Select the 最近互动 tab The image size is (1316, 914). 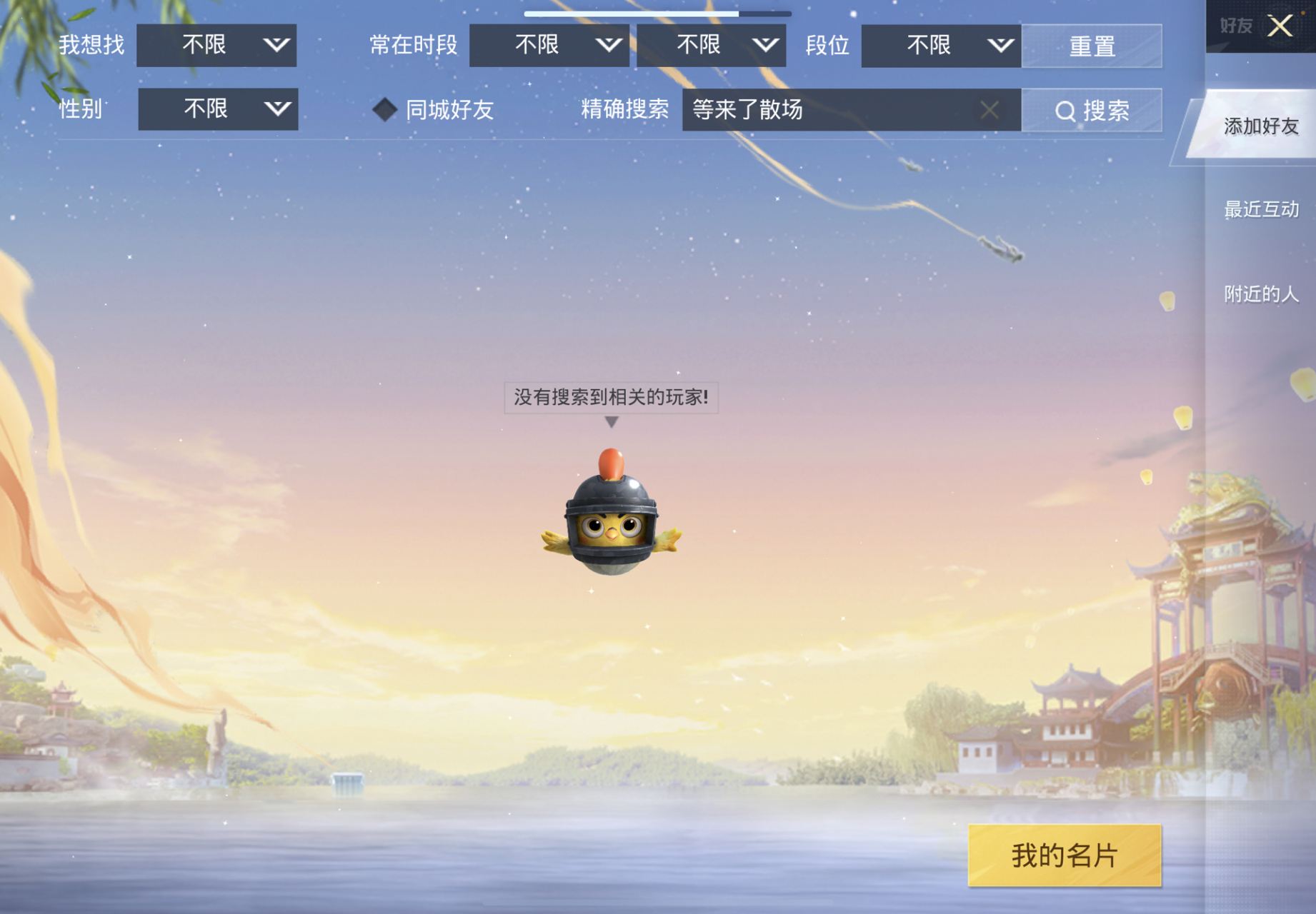1262,209
